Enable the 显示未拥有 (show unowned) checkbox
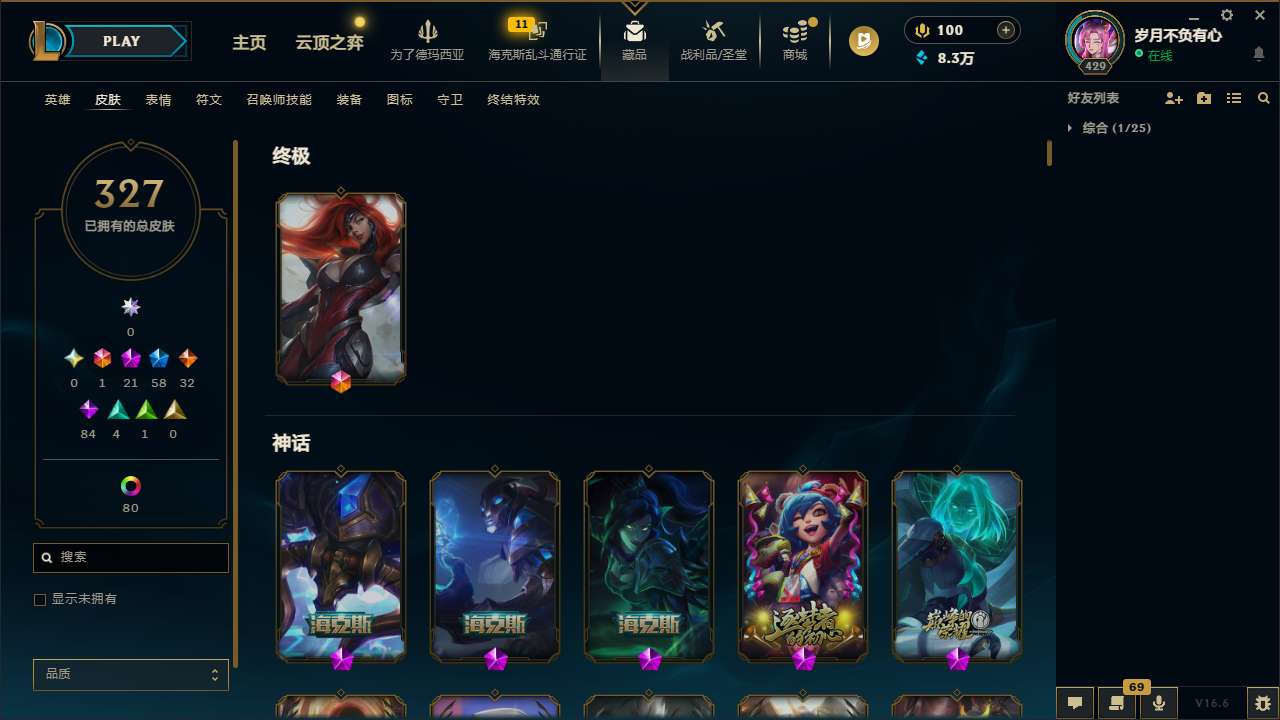This screenshot has height=720, width=1280. pos(40,599)
